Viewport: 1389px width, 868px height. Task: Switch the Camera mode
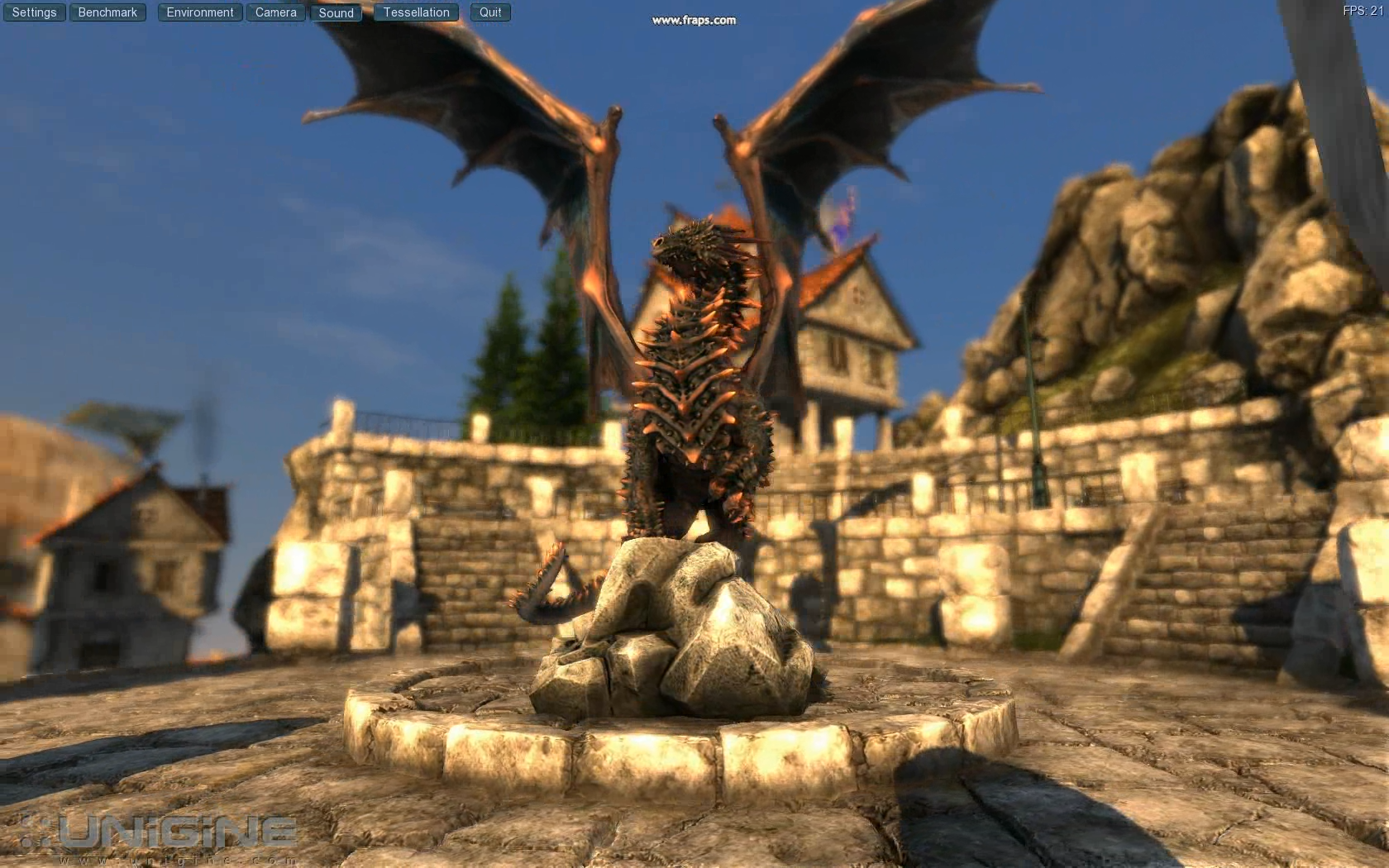275,12
